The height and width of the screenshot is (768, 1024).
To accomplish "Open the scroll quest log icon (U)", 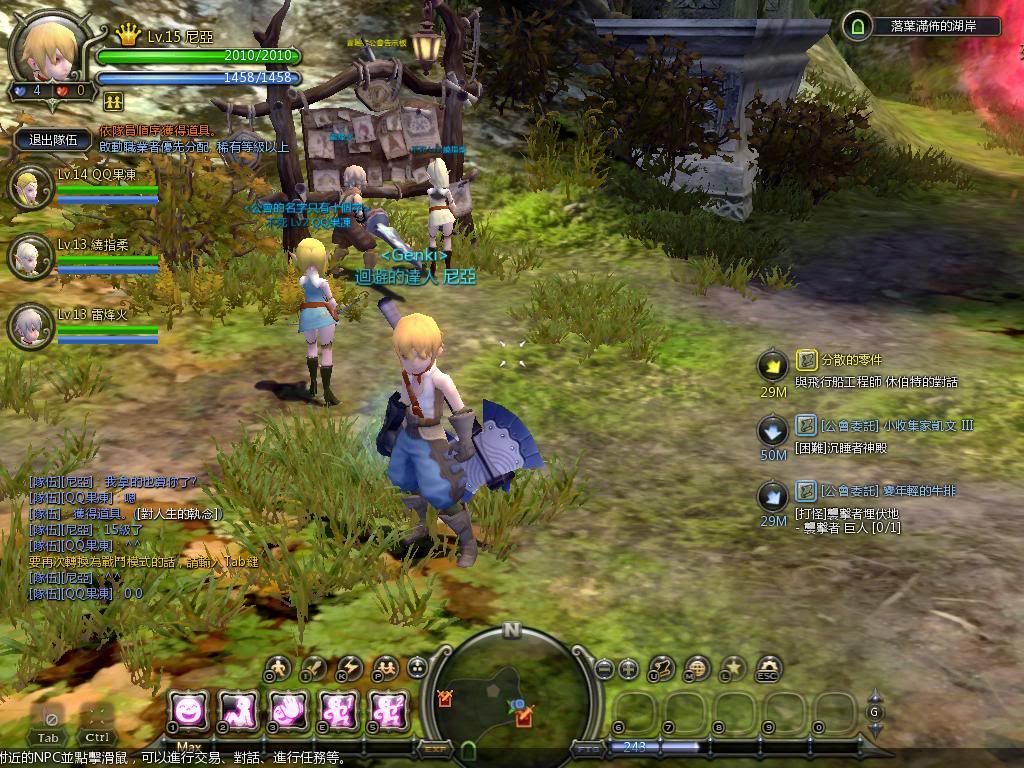I will [x=662, y=667].
